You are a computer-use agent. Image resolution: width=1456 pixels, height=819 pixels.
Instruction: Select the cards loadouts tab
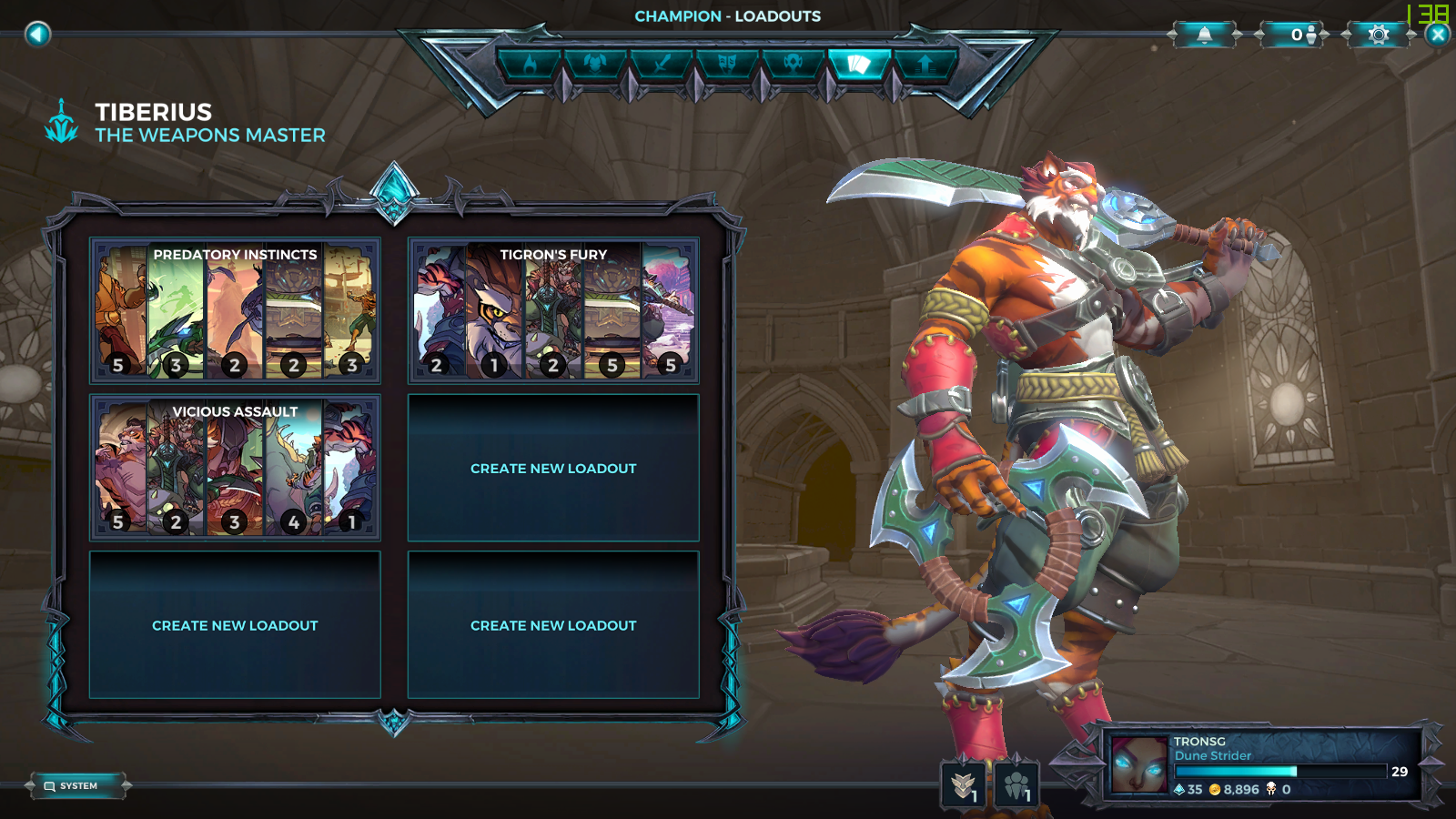pos(858,64)
